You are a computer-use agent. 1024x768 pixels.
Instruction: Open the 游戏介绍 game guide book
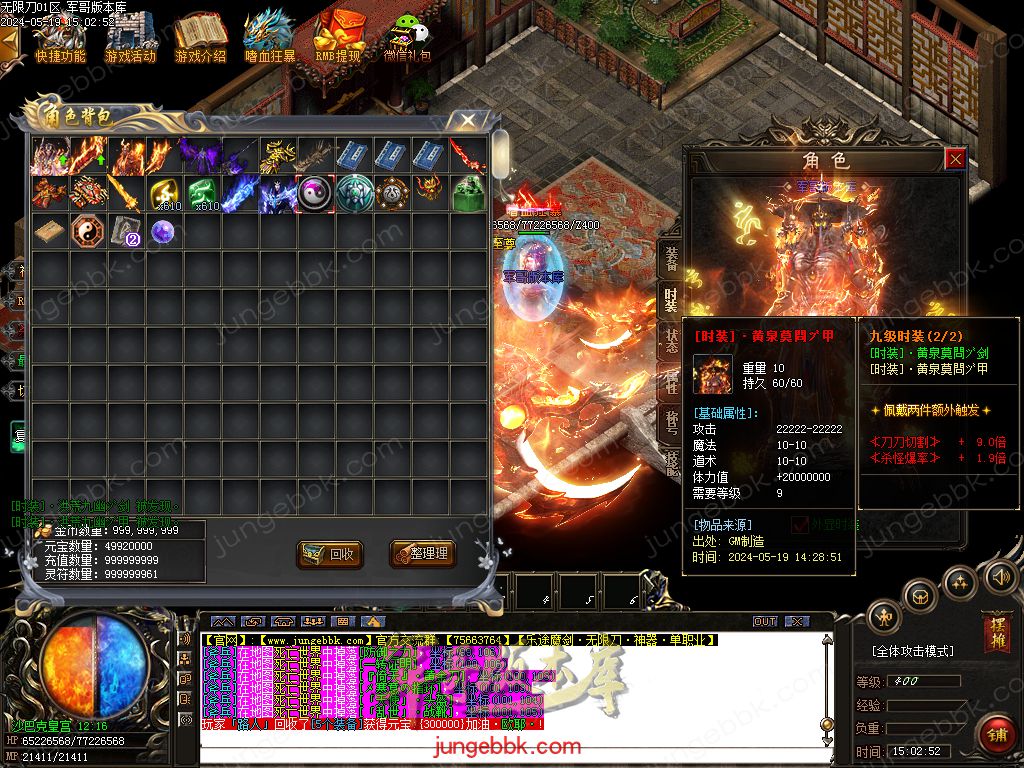(x=200, y=38)
